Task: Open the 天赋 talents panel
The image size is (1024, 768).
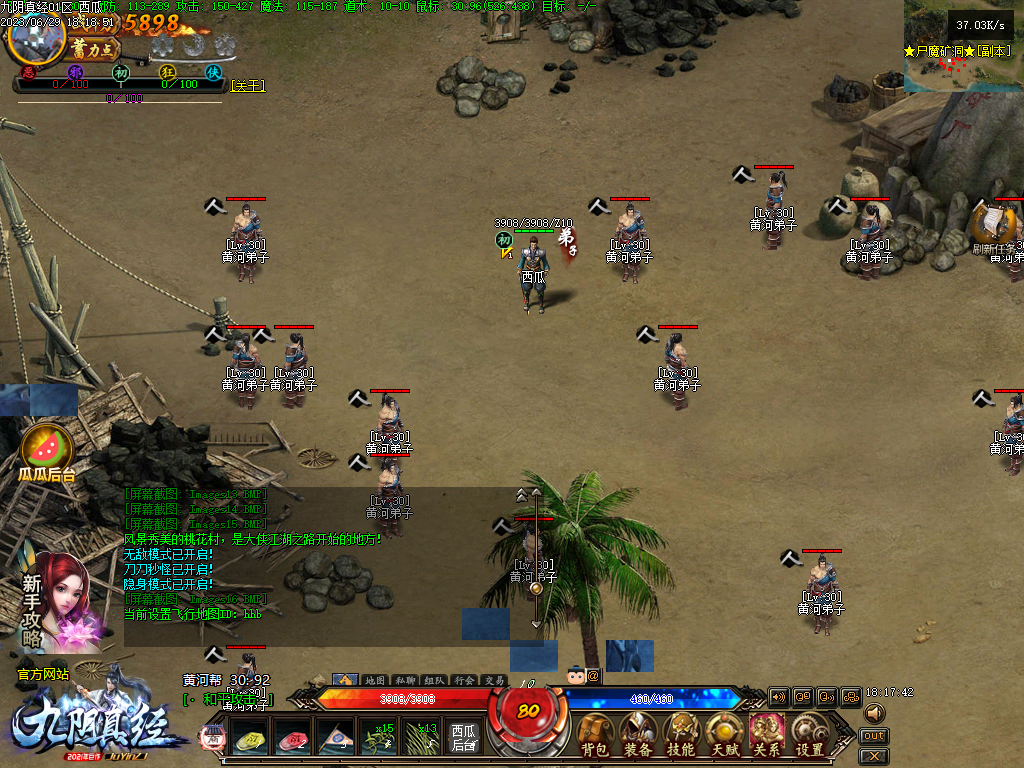Action: tap(724, 734)
